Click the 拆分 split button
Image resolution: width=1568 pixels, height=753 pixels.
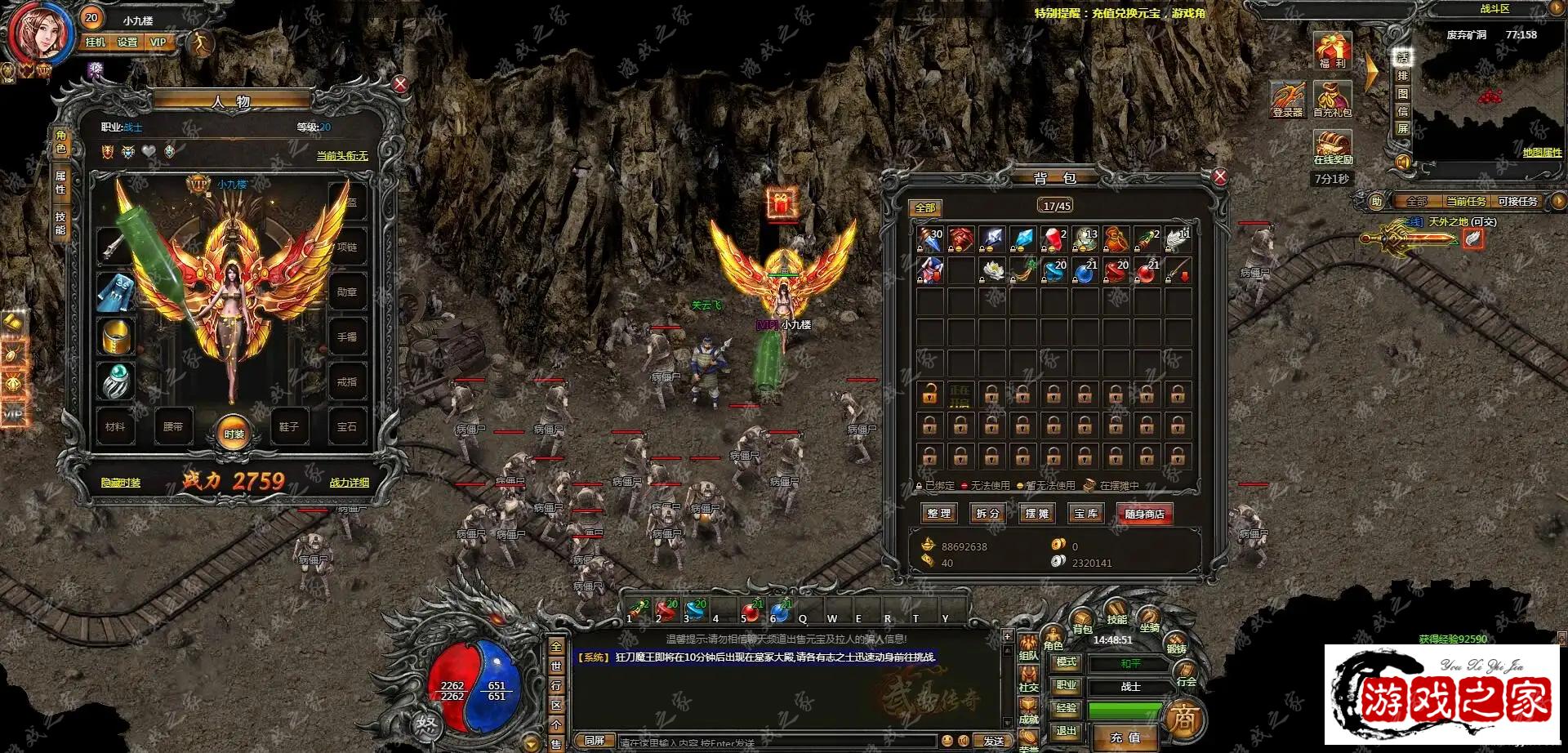(x=988, y=513)
